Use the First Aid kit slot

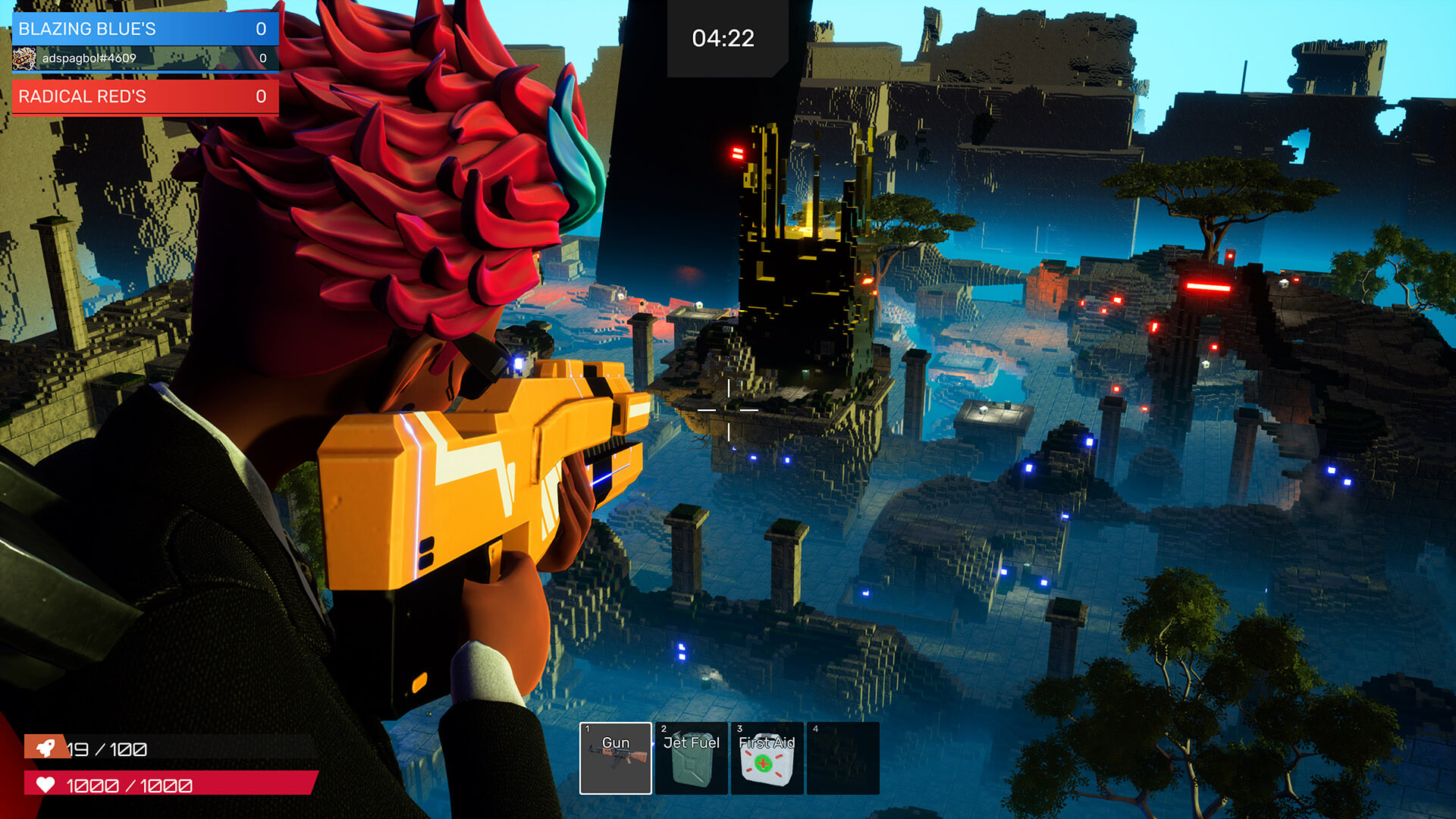pos(767,758)
